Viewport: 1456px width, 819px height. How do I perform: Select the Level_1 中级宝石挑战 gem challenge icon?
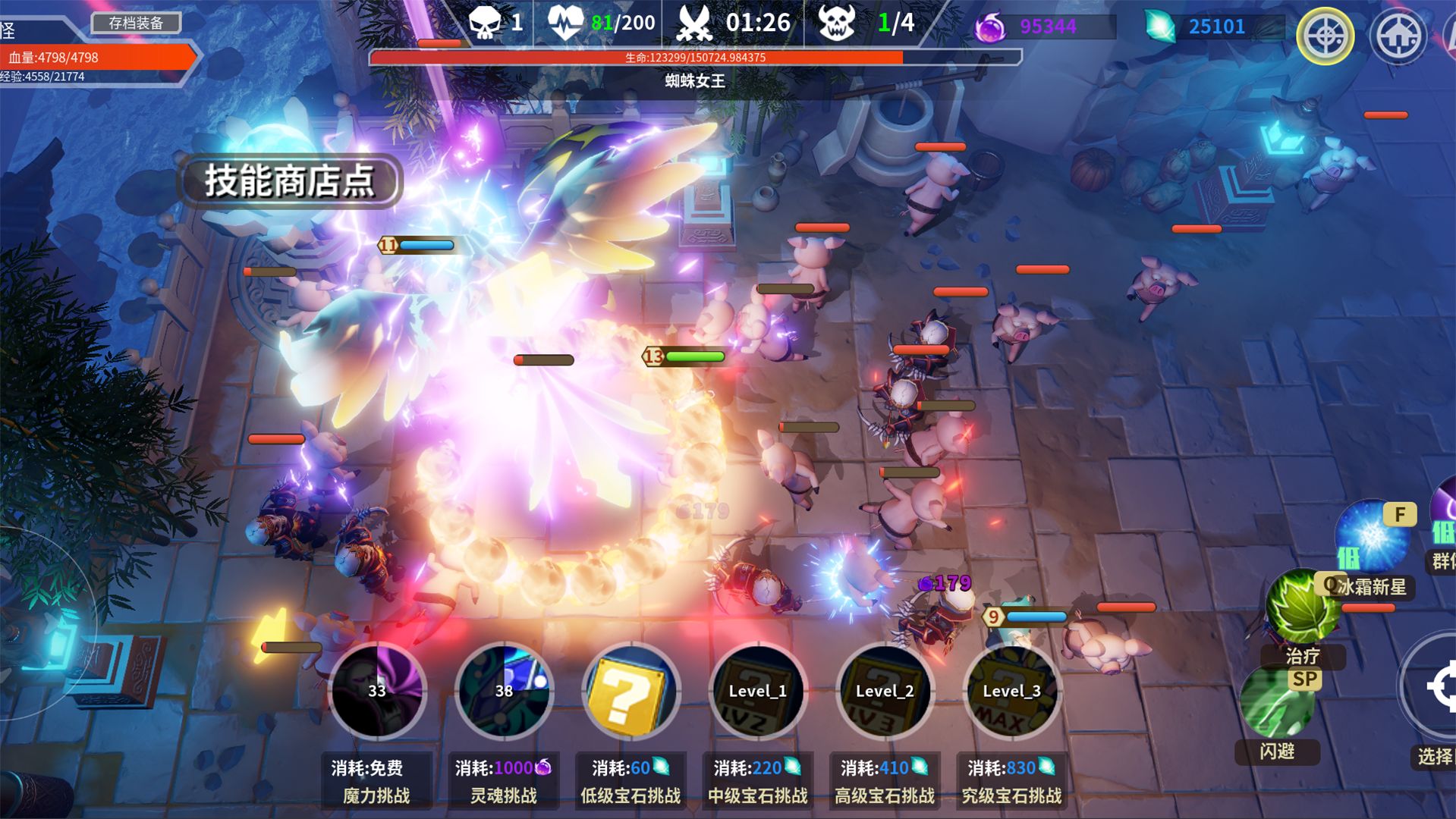pyautogui.click(x=758, y=691)
